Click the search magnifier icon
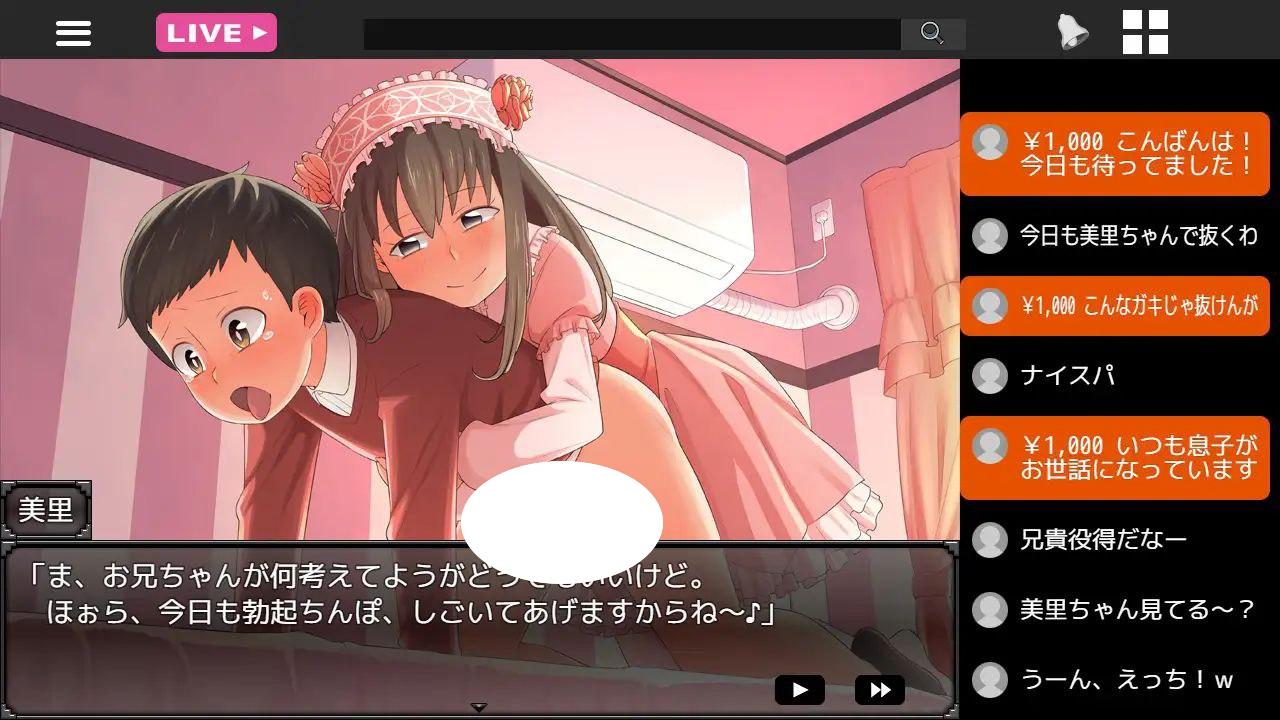Screen dimensions: 1280x720 [x=933, y=34]
